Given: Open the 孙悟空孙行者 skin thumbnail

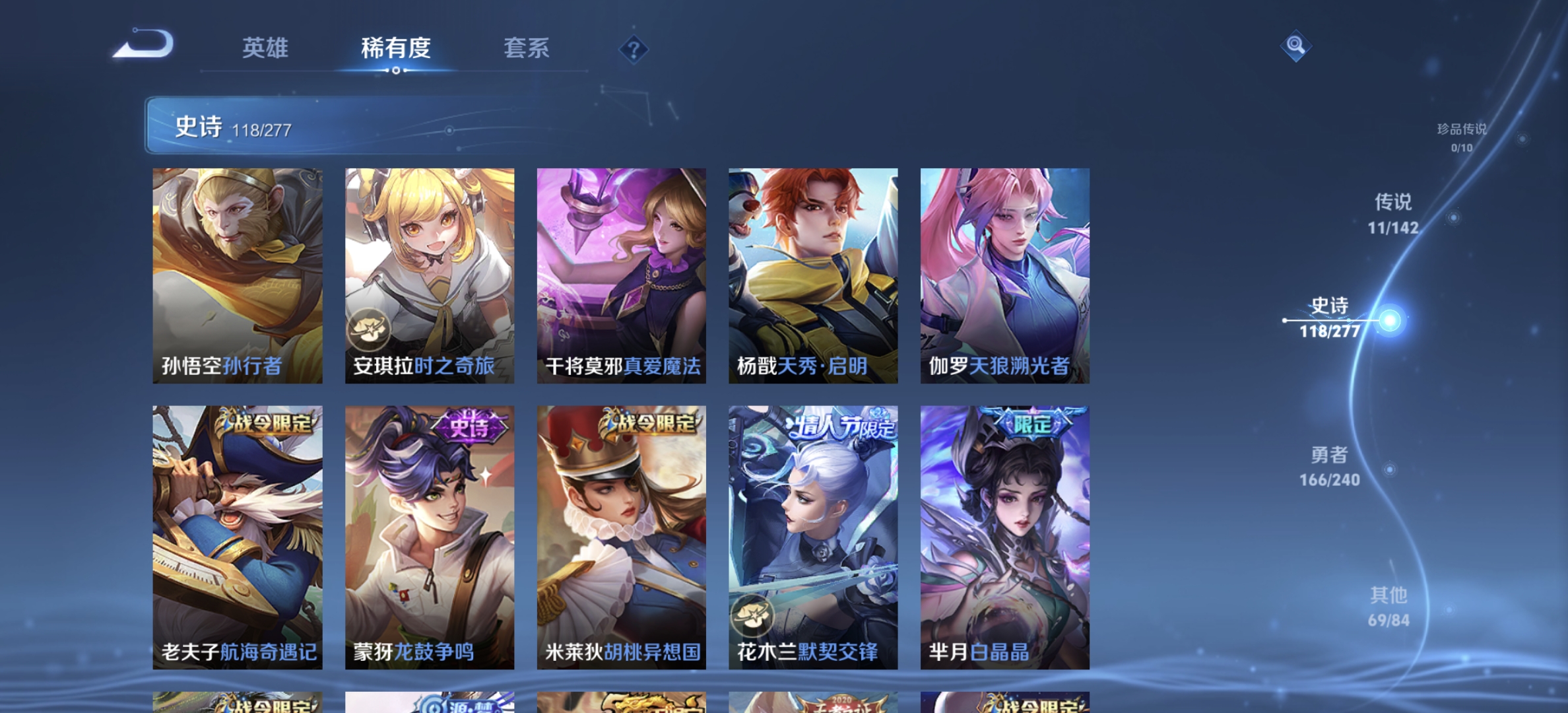Looking at the screenshot, I should pos(238,274).
